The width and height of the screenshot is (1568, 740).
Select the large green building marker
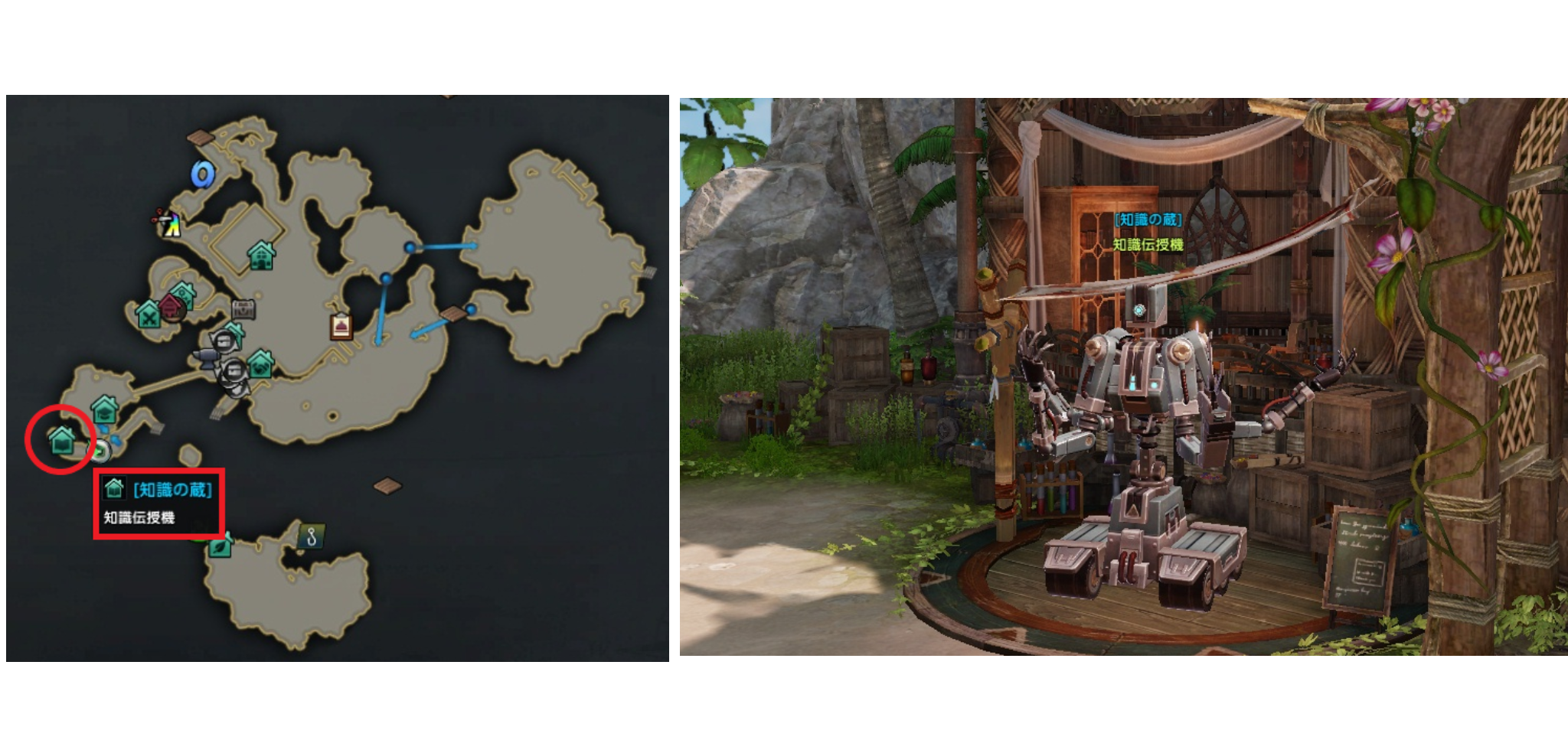(x=261, y=255)
